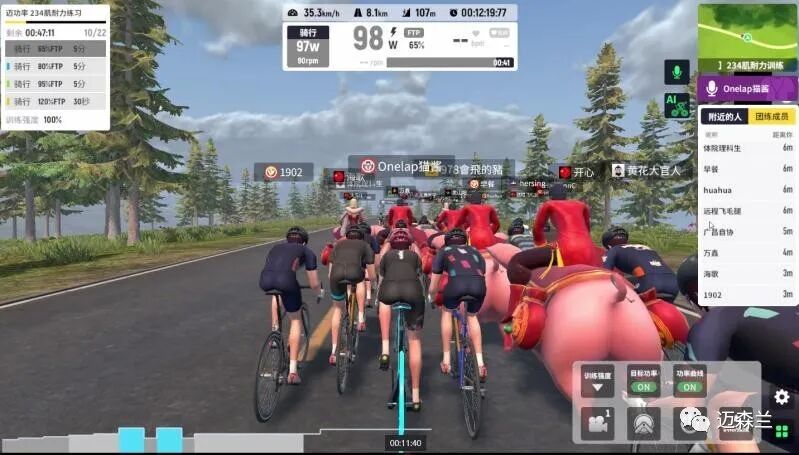Toggle 功率曲线 power curve ON switch
Viewport: 799px width, 455px height.
(688, 386)
